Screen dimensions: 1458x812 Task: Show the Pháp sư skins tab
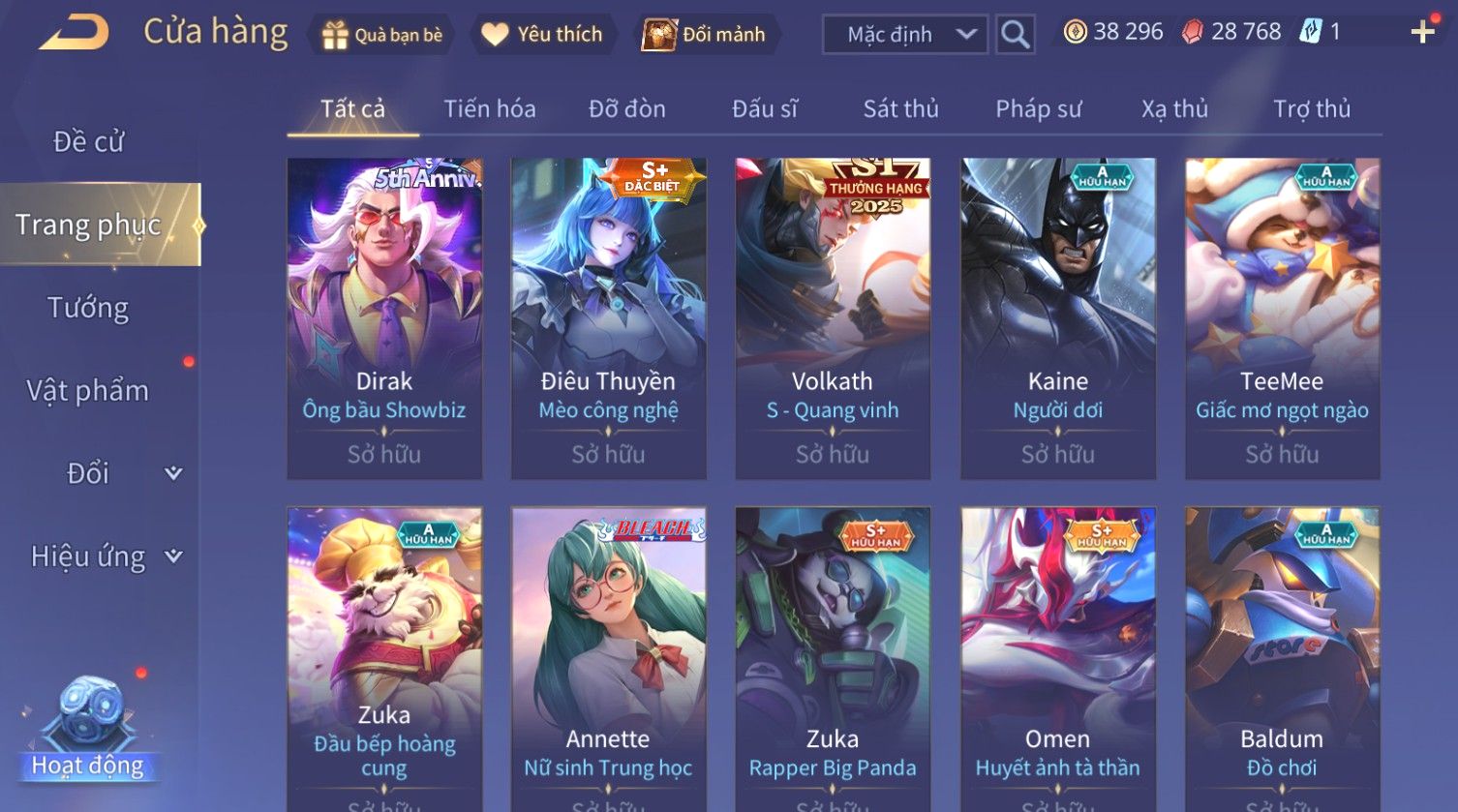click(1039, 109)
